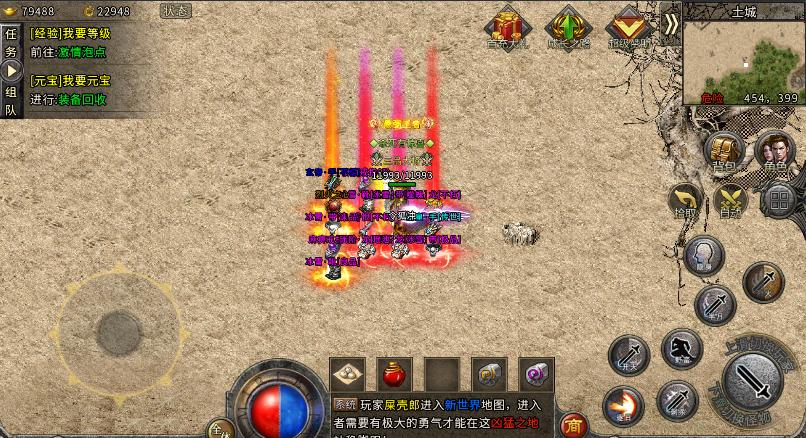
Task: Open the round 商 shop button
Action: (573, 425)
